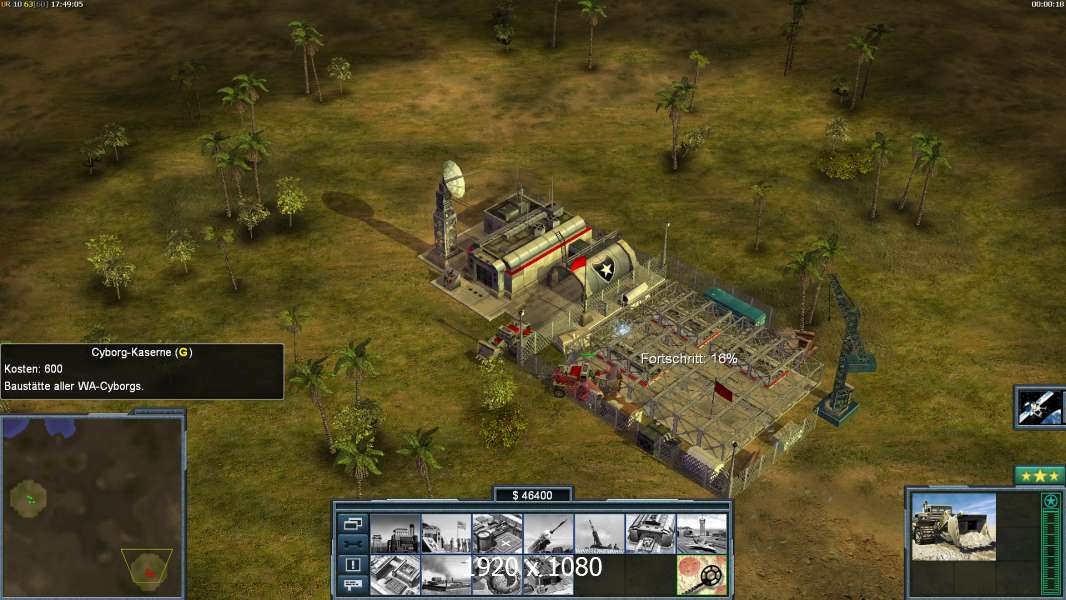Choose the airfield control tower build icon

(701, 534)
